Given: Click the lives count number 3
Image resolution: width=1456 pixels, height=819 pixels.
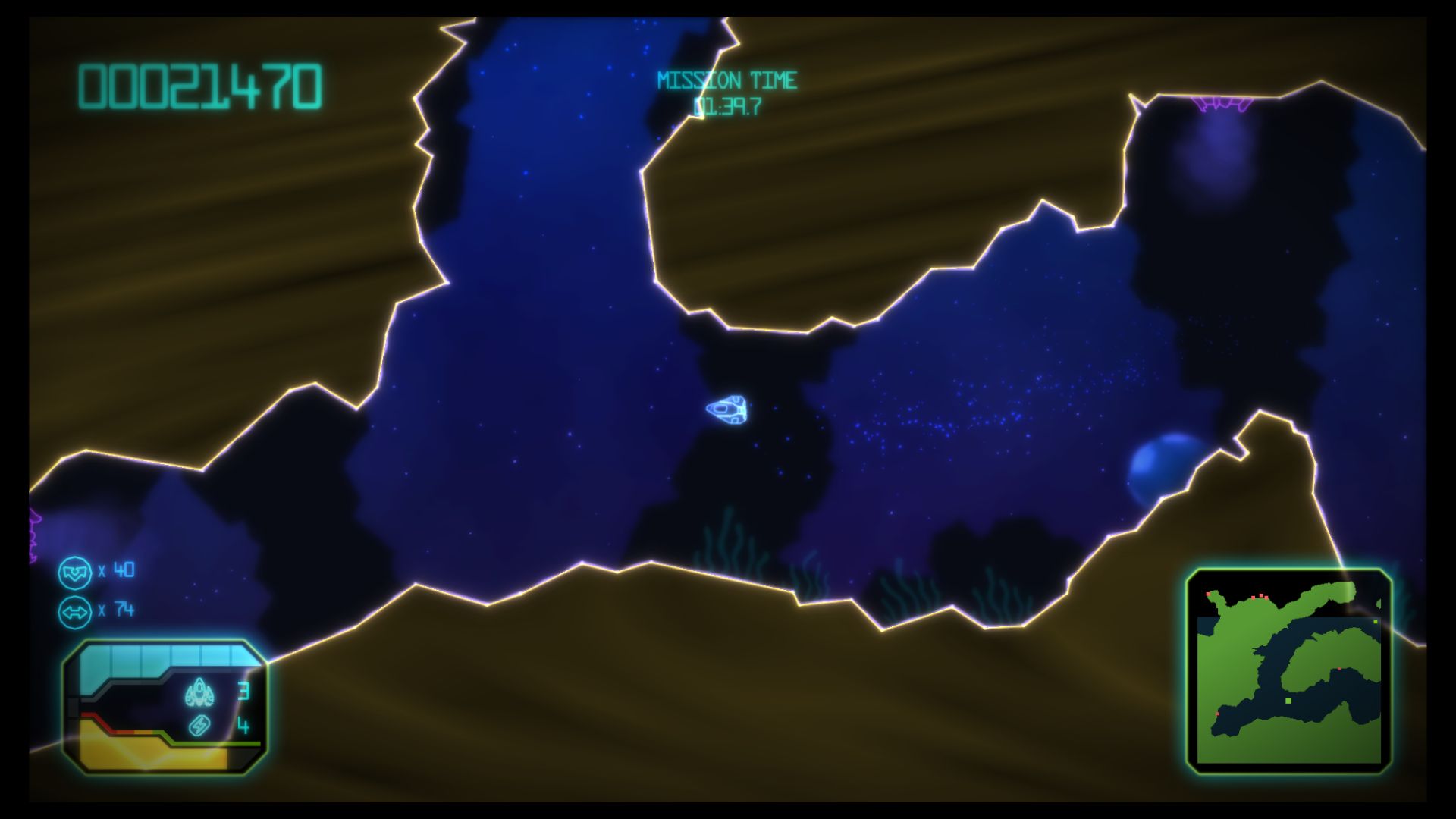Looking at the screenshot, I should 243,690.
